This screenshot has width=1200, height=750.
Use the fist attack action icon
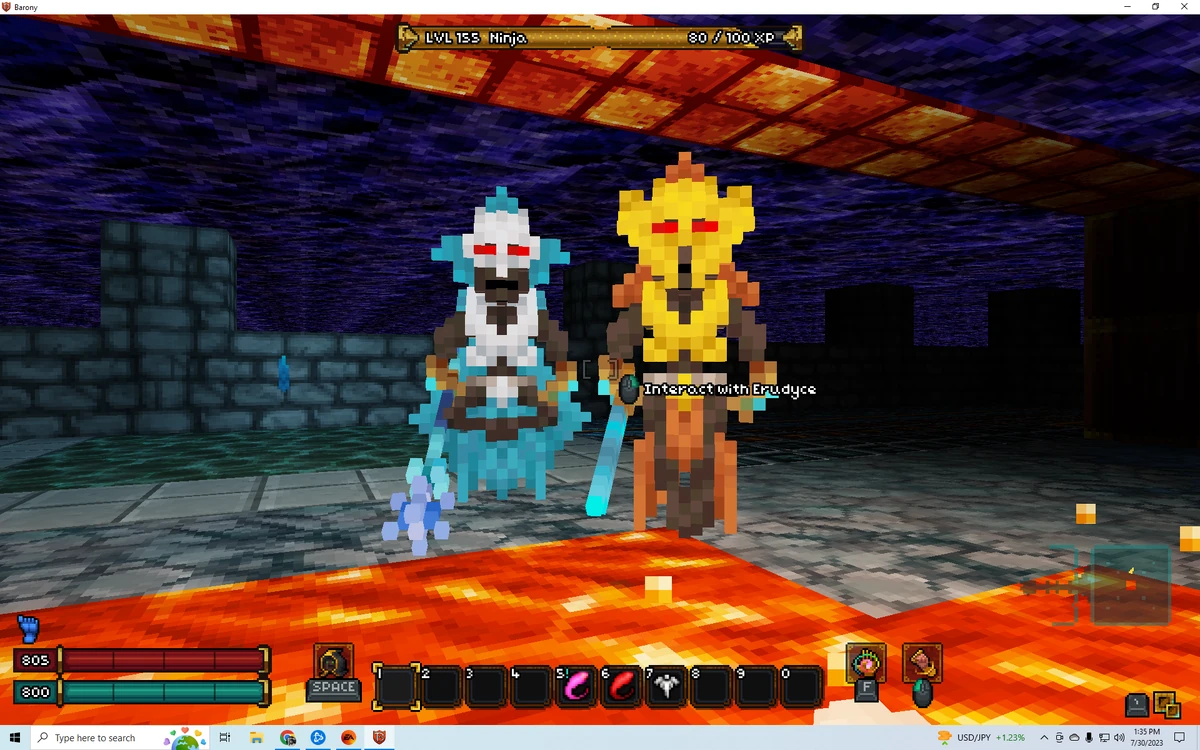[922, 662]
